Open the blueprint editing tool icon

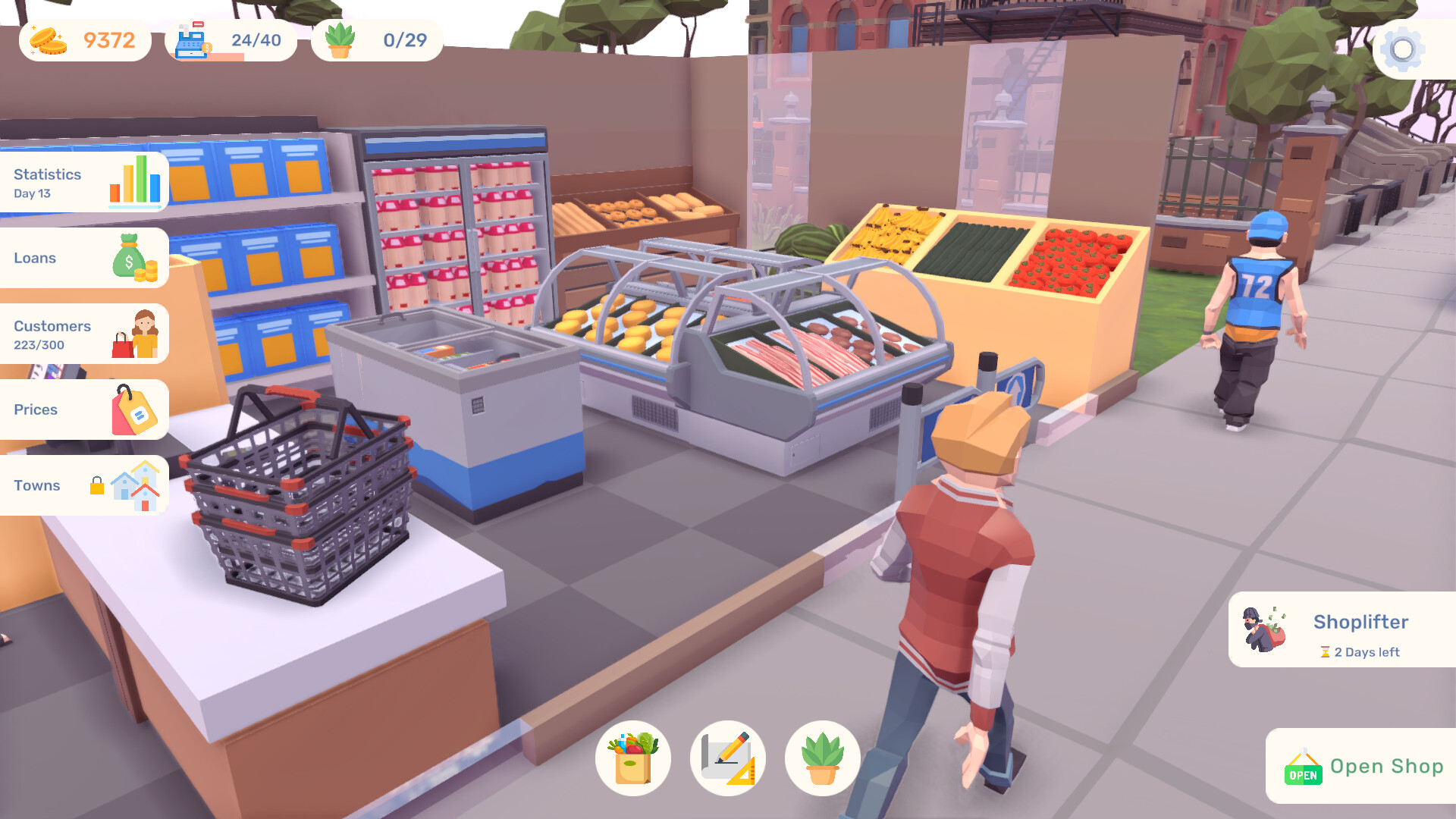pos(728,758)
